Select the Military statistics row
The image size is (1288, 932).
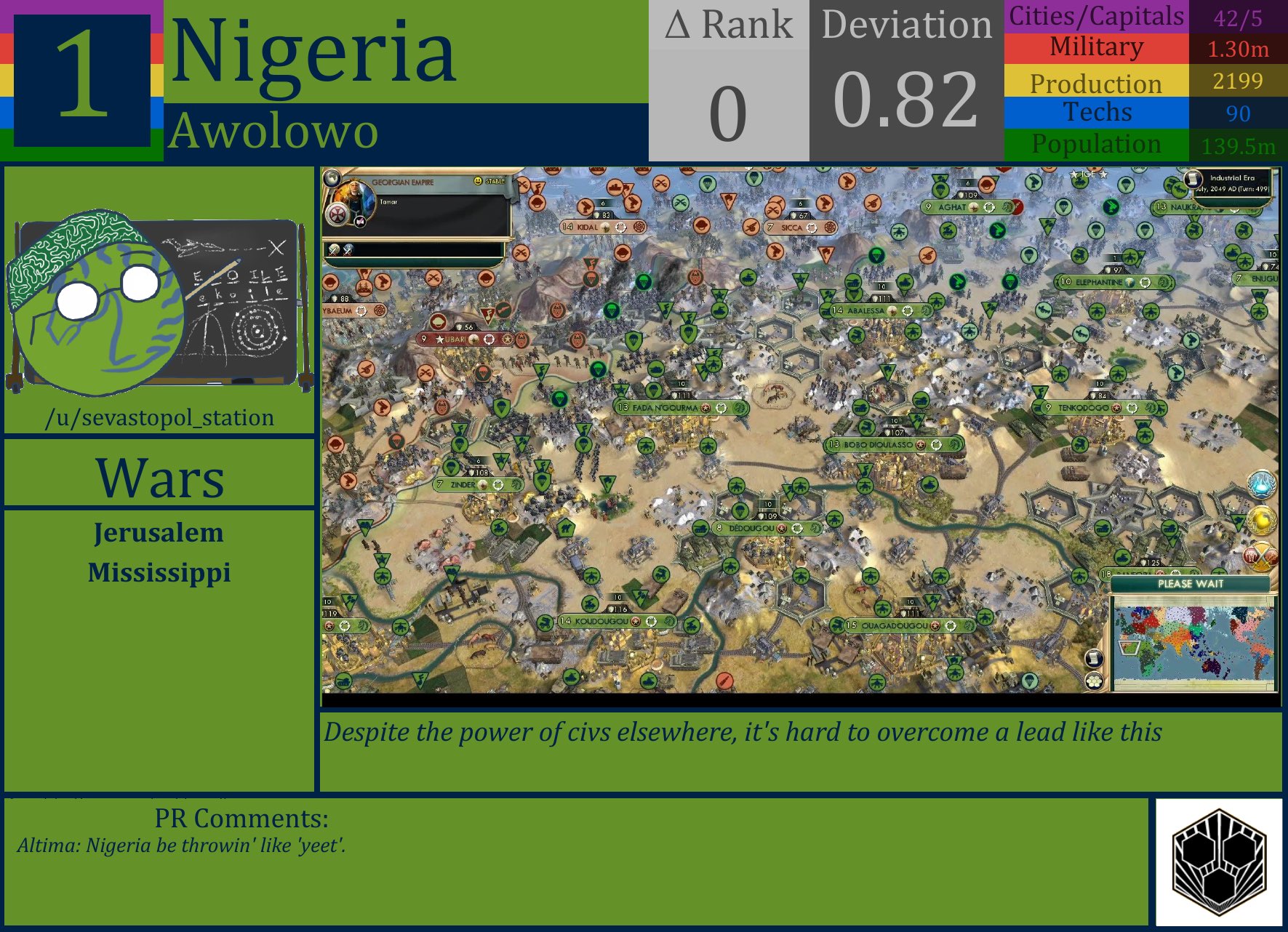pyautogui.click(x=1095, y=47)
